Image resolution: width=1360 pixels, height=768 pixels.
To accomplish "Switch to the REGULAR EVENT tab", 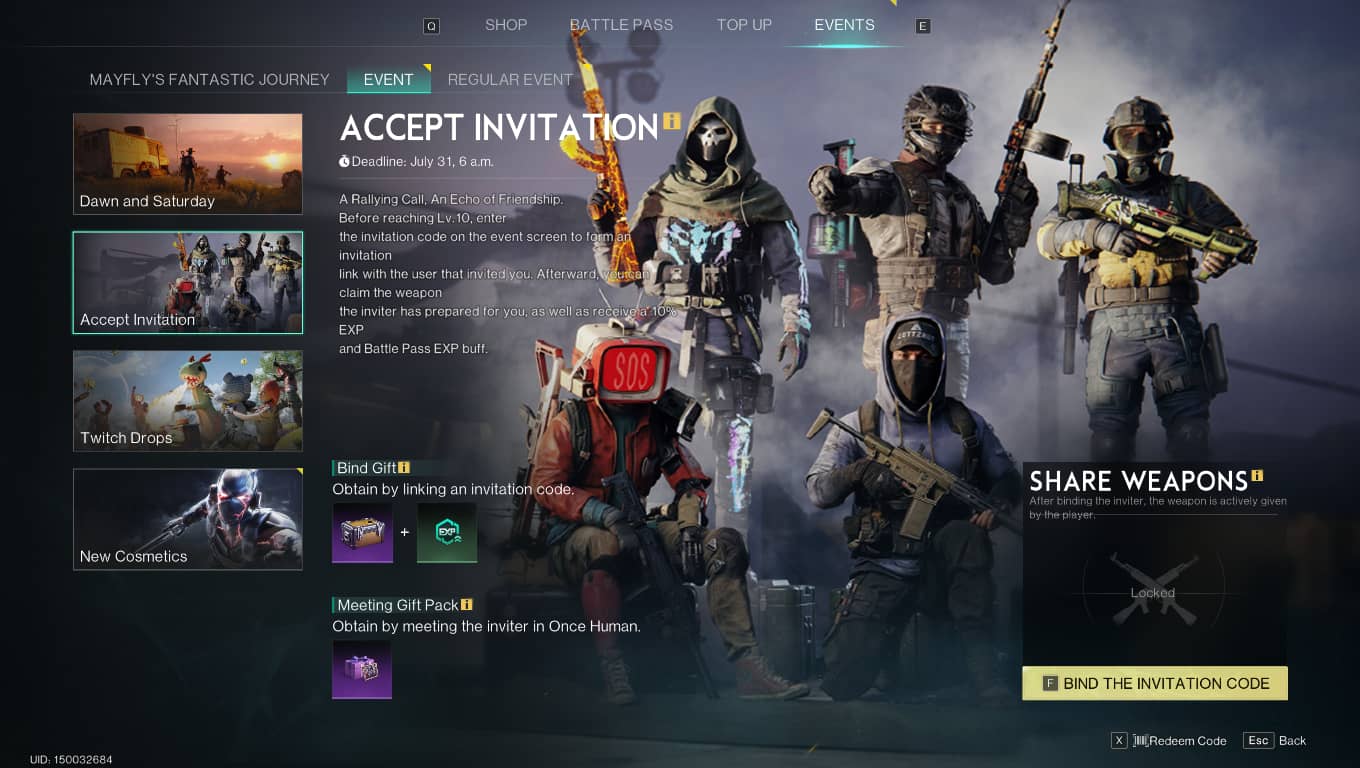I will pyautogui.click(x=510, y=79).
